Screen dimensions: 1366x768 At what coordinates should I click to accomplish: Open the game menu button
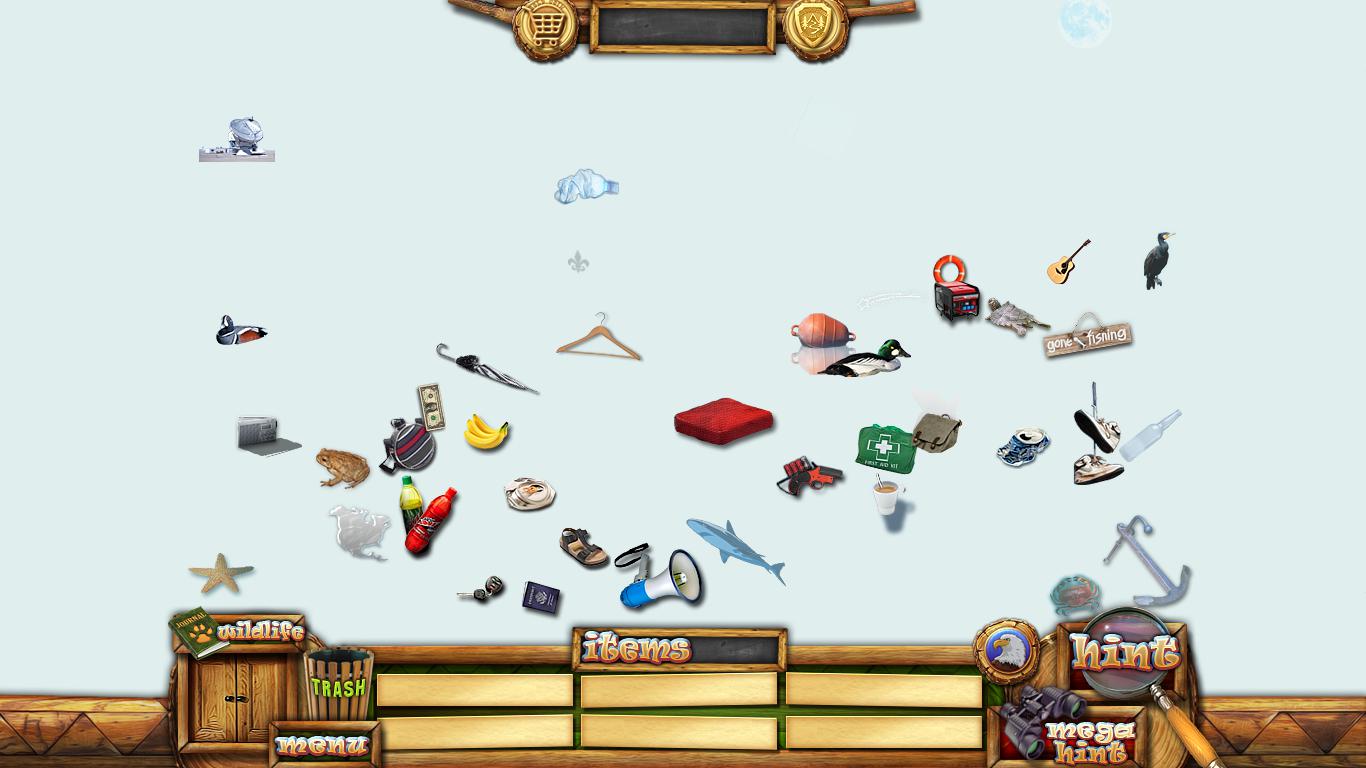click(322, 745)
